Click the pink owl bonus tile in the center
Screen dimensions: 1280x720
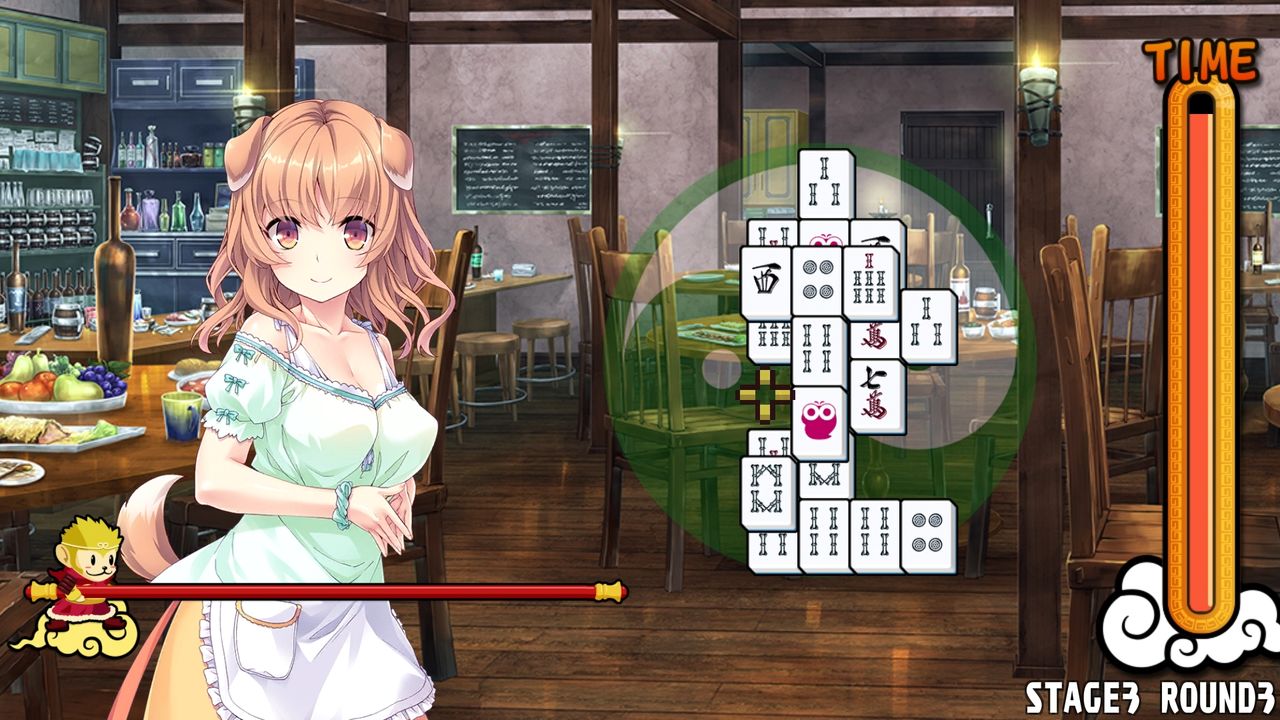[819, 418]
